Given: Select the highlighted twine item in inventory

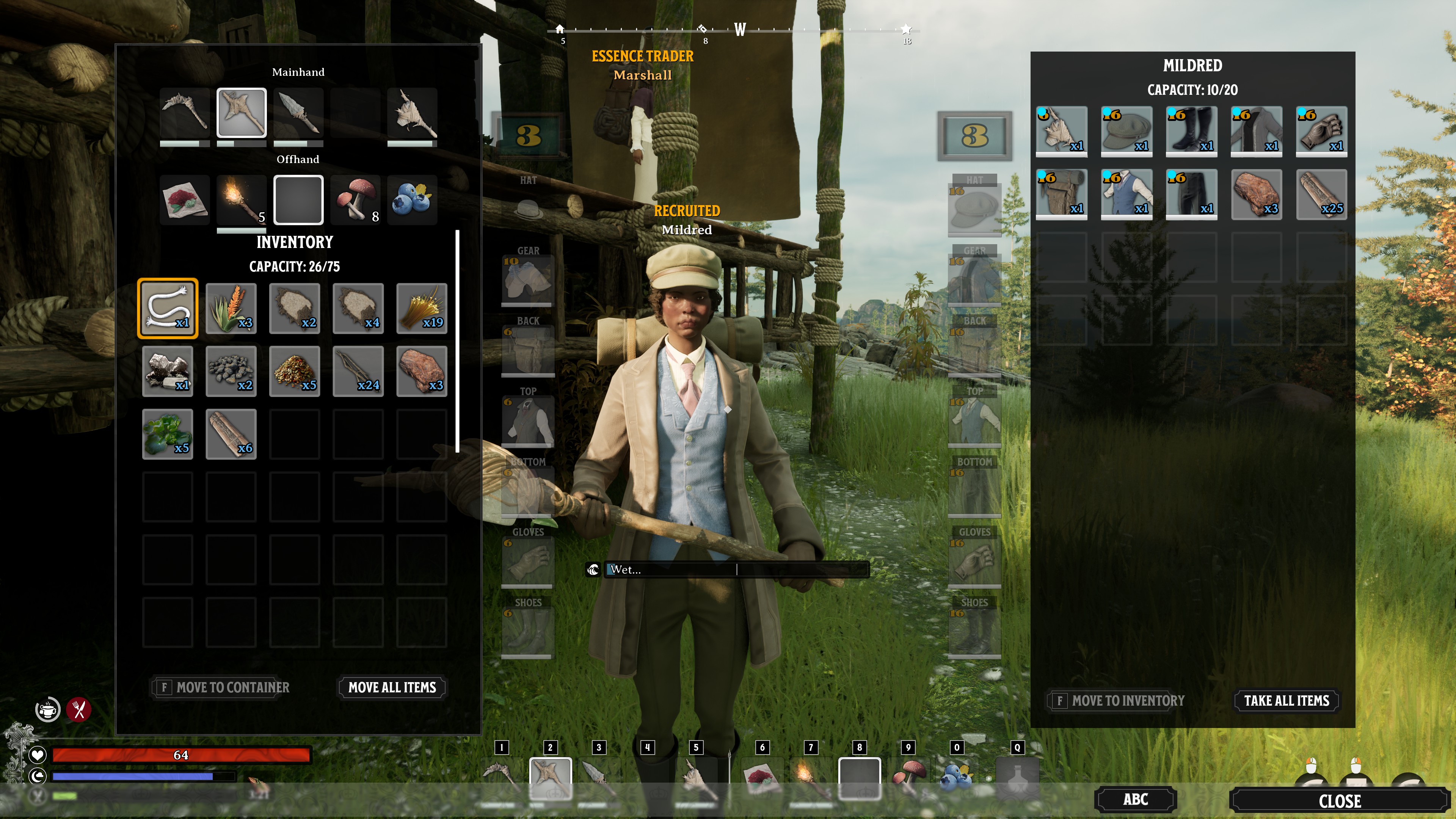Looking at the screenshot, I should point(167,309).
